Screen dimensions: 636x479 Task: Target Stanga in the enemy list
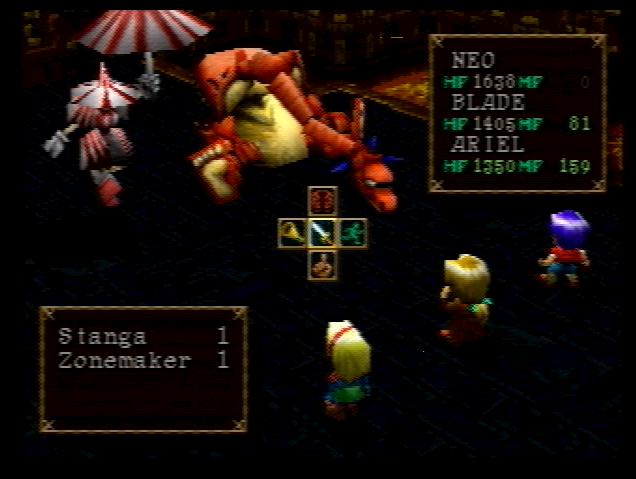click(x=102, y=336)
